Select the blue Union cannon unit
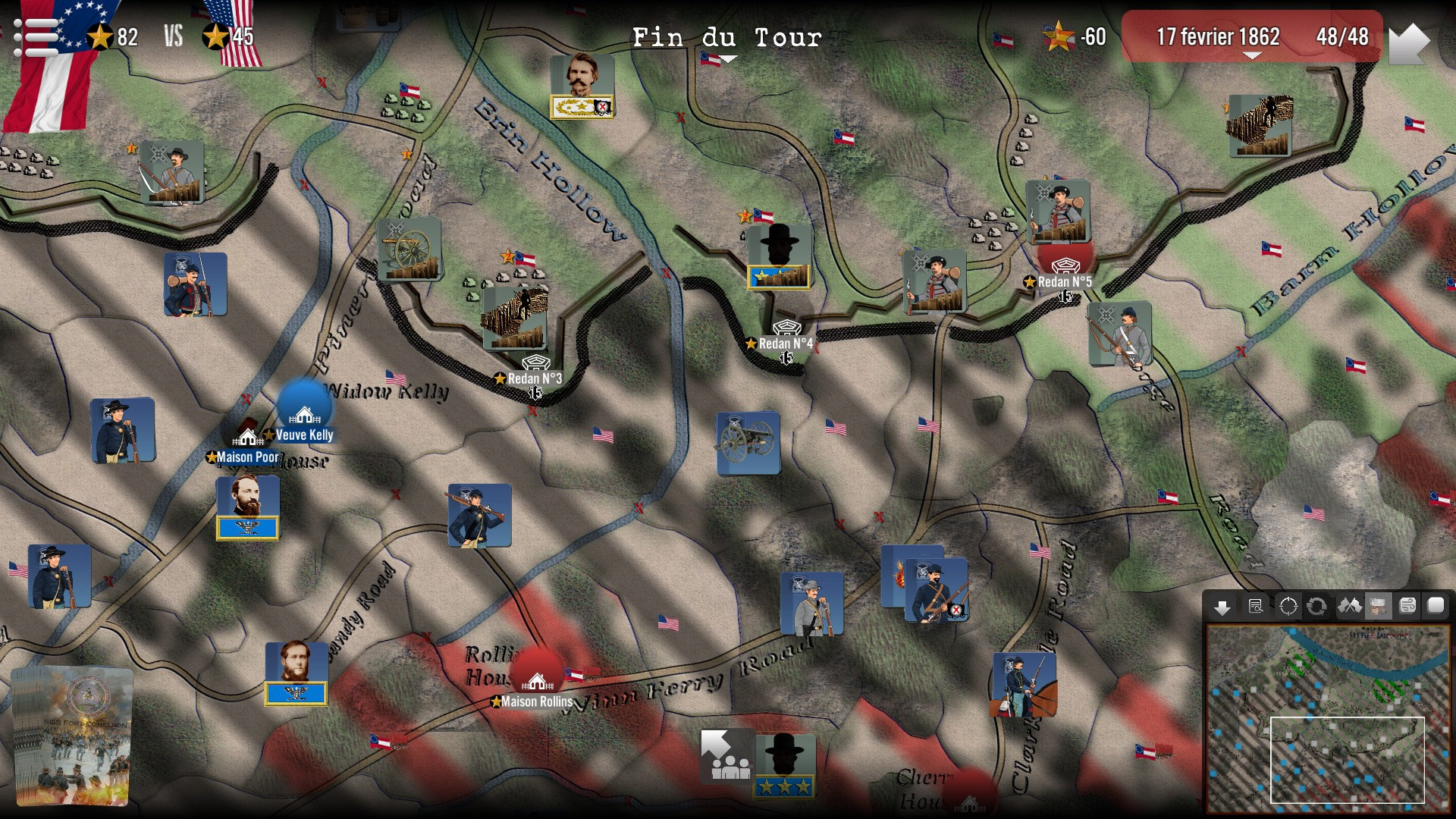 [748, 443]
